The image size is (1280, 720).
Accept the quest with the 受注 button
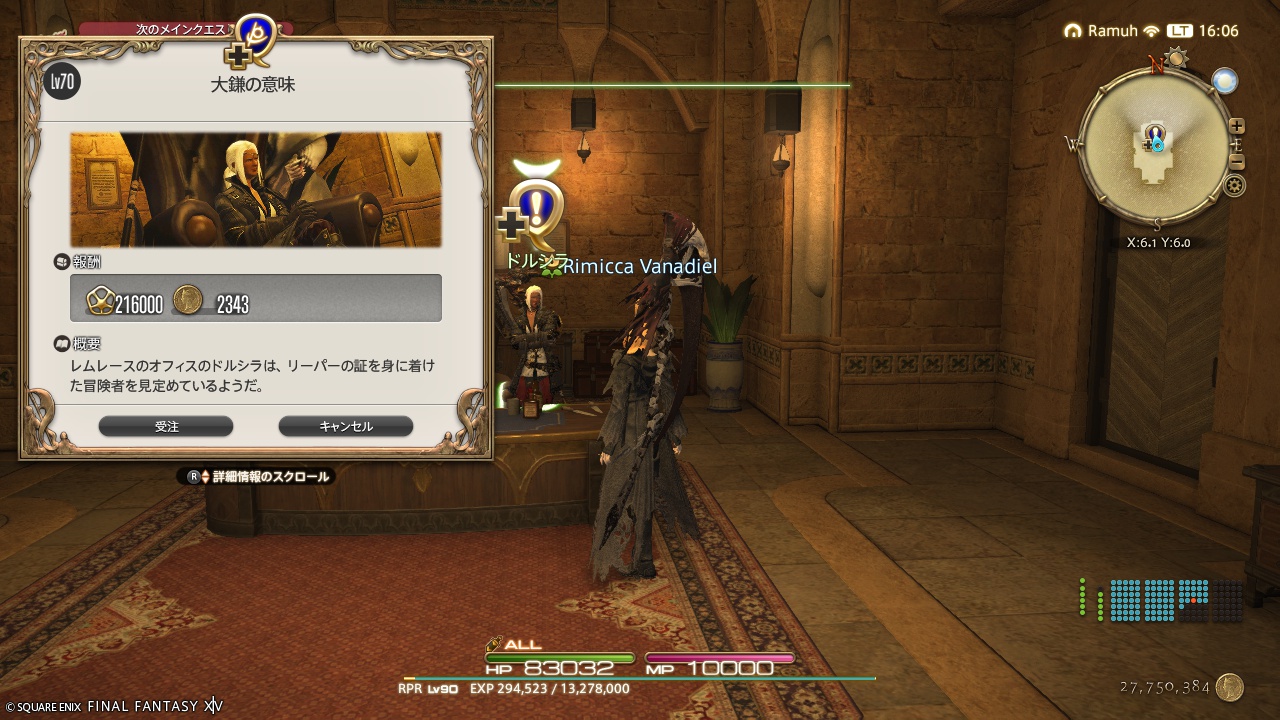[x=166, y=426]
